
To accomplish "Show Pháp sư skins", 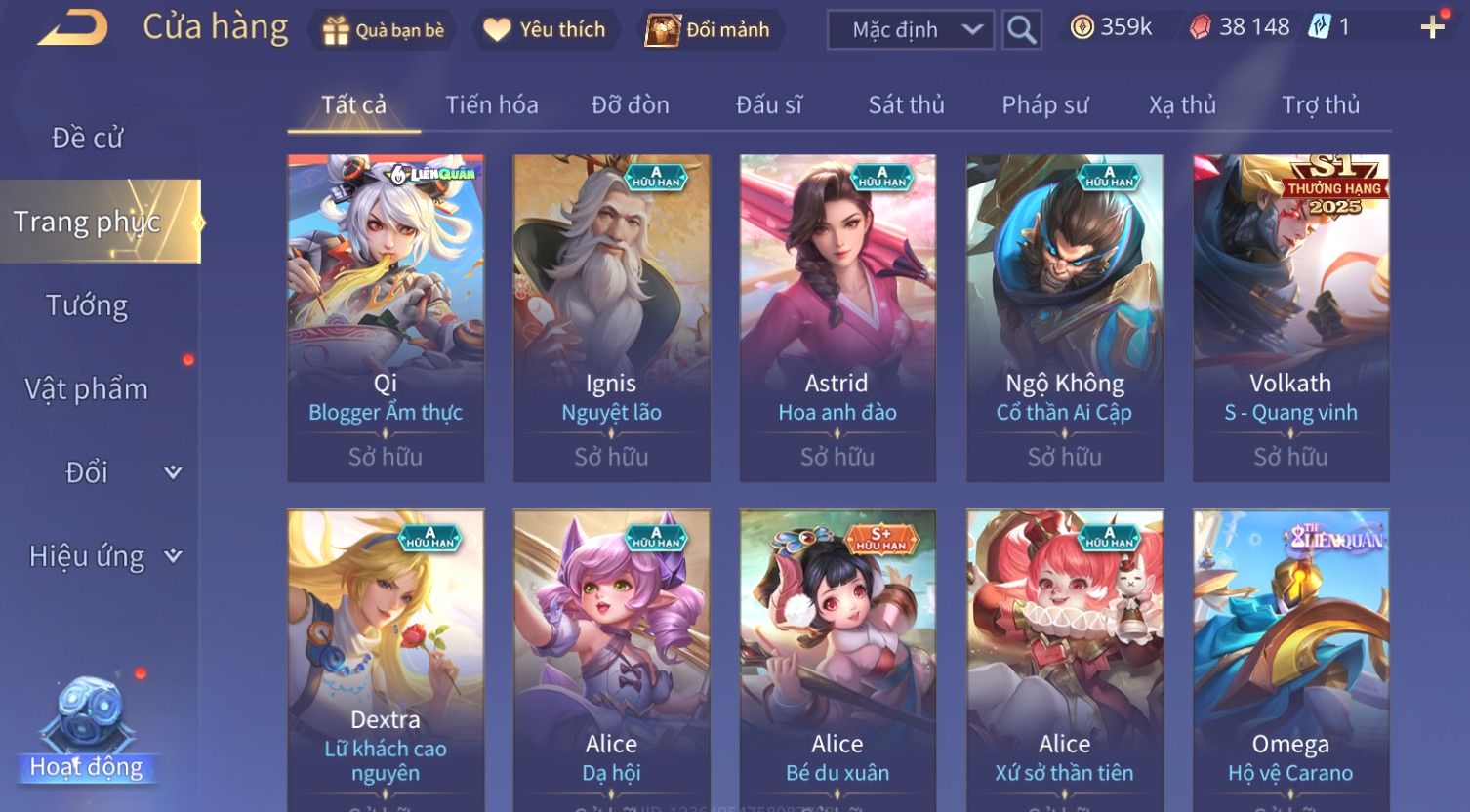I will point(1044,104).
